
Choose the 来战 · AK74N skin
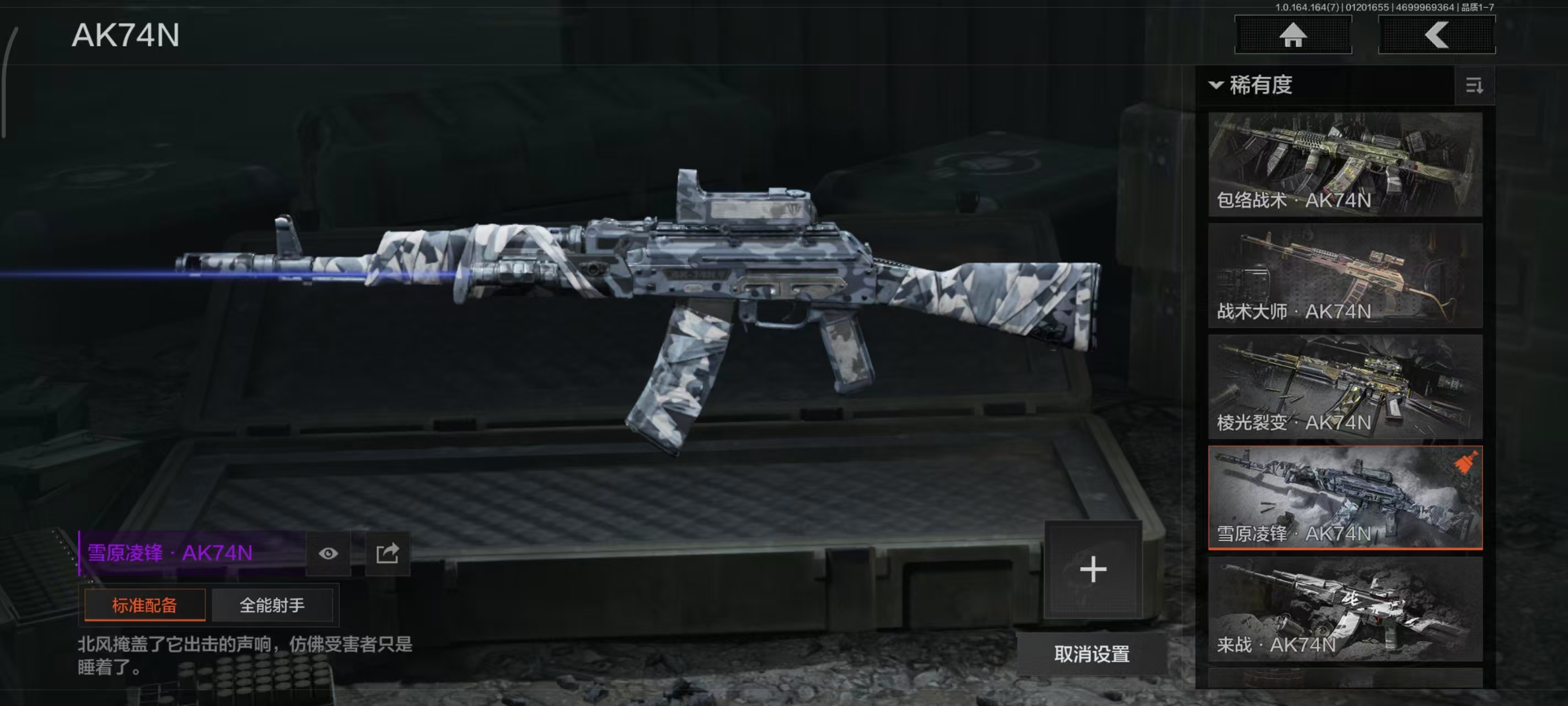pyautogui.click(x=1345, y=609)
